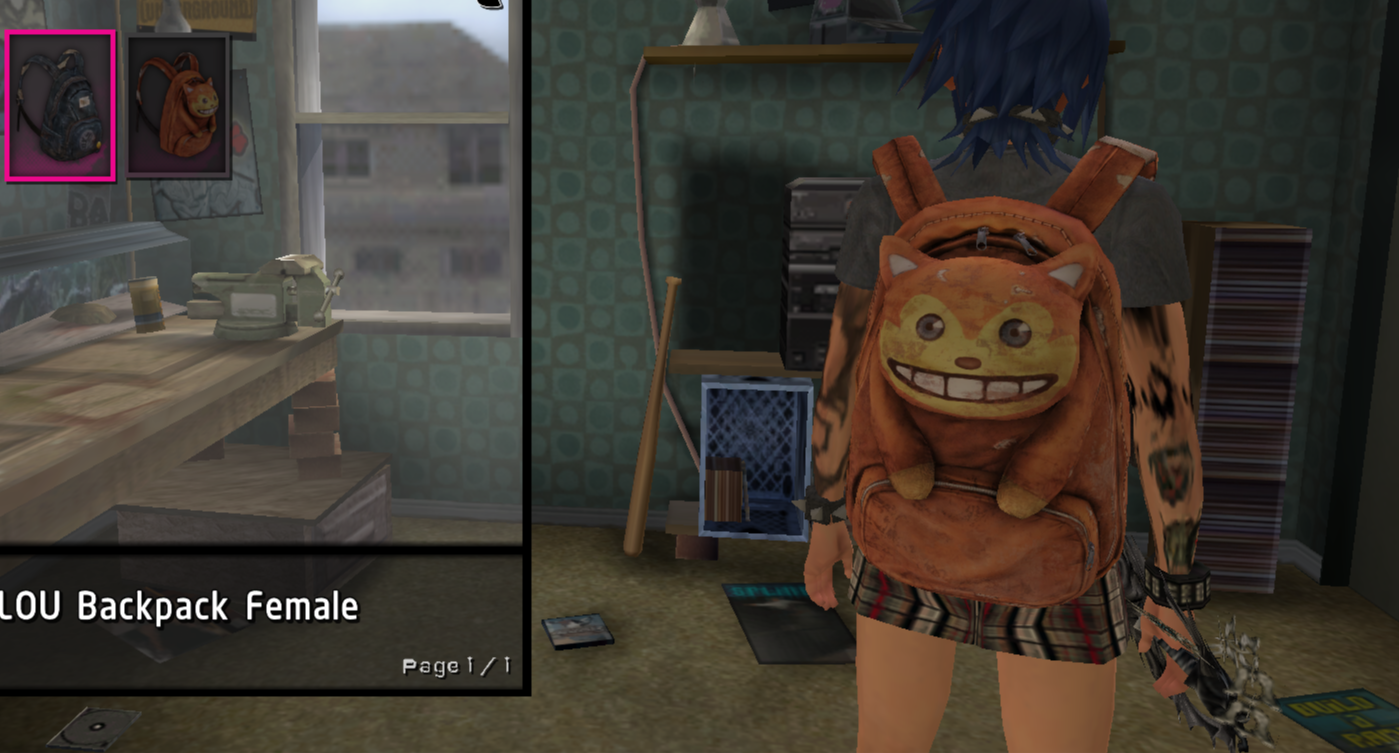Image resolution: width=1399 pixels, height=753 pixels.
Task: Select the dark blue backpack thumbnail
Action: click(x=60, y=106)
